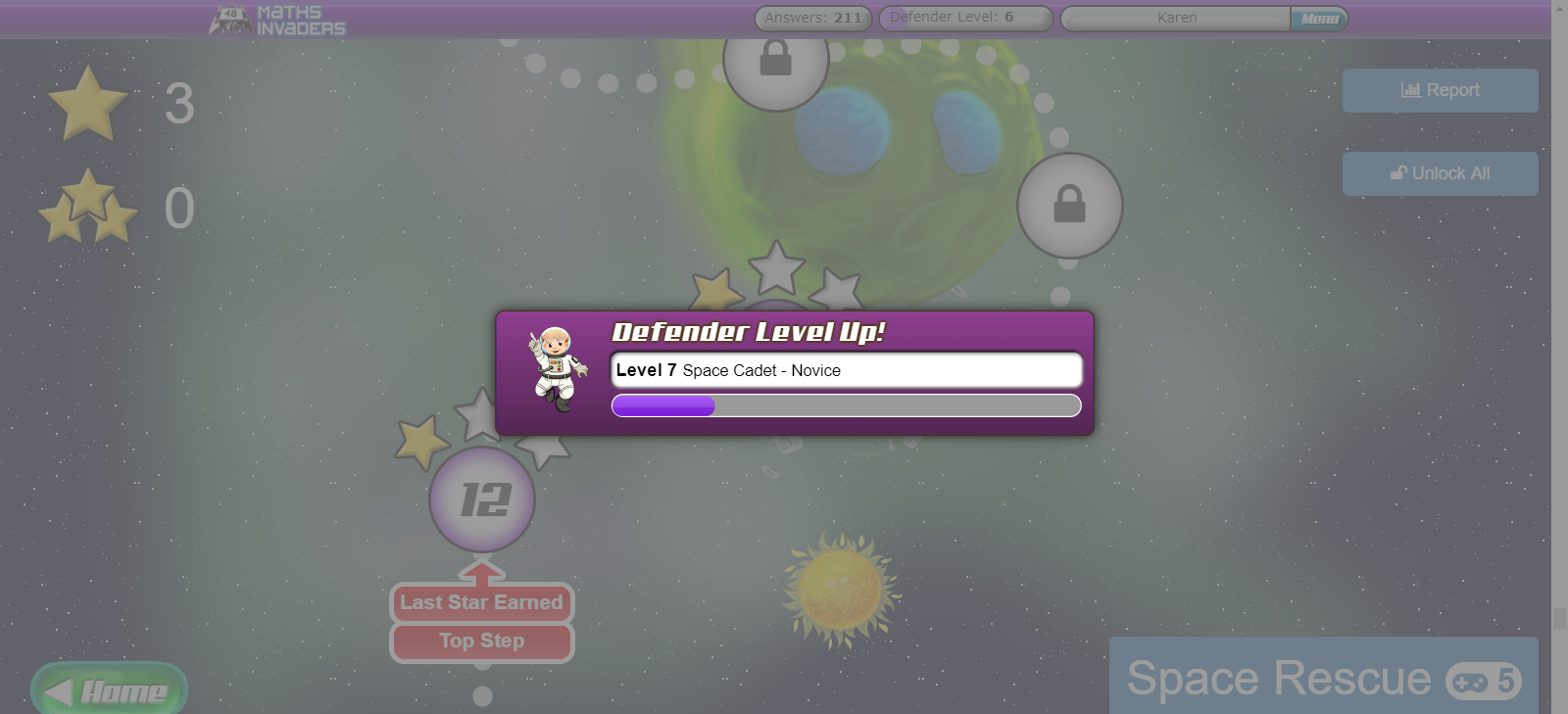Select the bar chart icon on Report button

(1411, 90)
